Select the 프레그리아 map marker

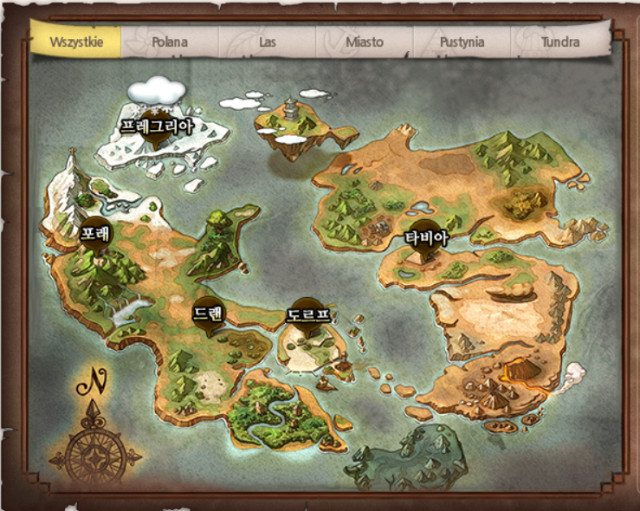tap(157, 128)
